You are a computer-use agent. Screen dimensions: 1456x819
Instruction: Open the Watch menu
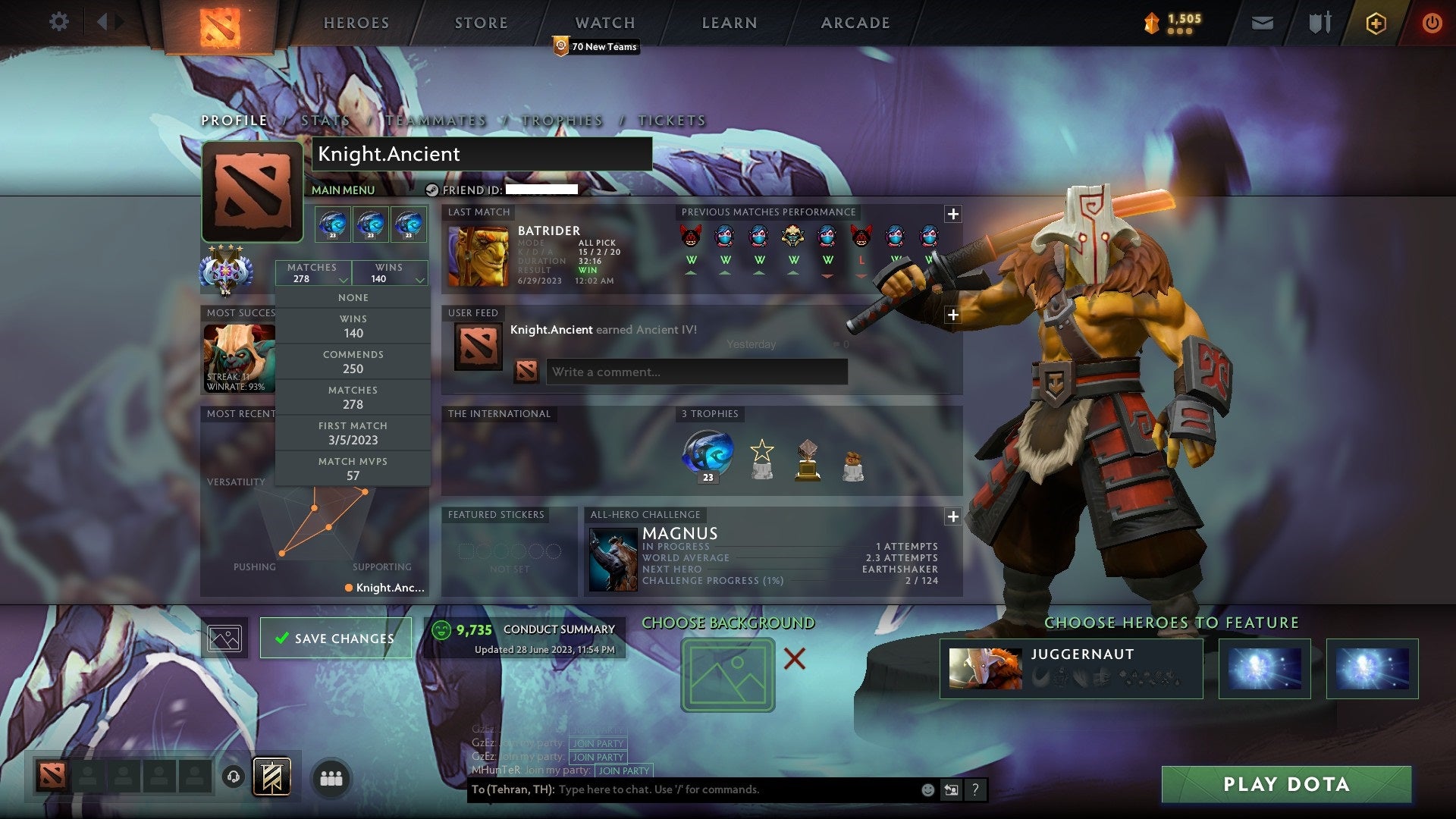(604, 22)
